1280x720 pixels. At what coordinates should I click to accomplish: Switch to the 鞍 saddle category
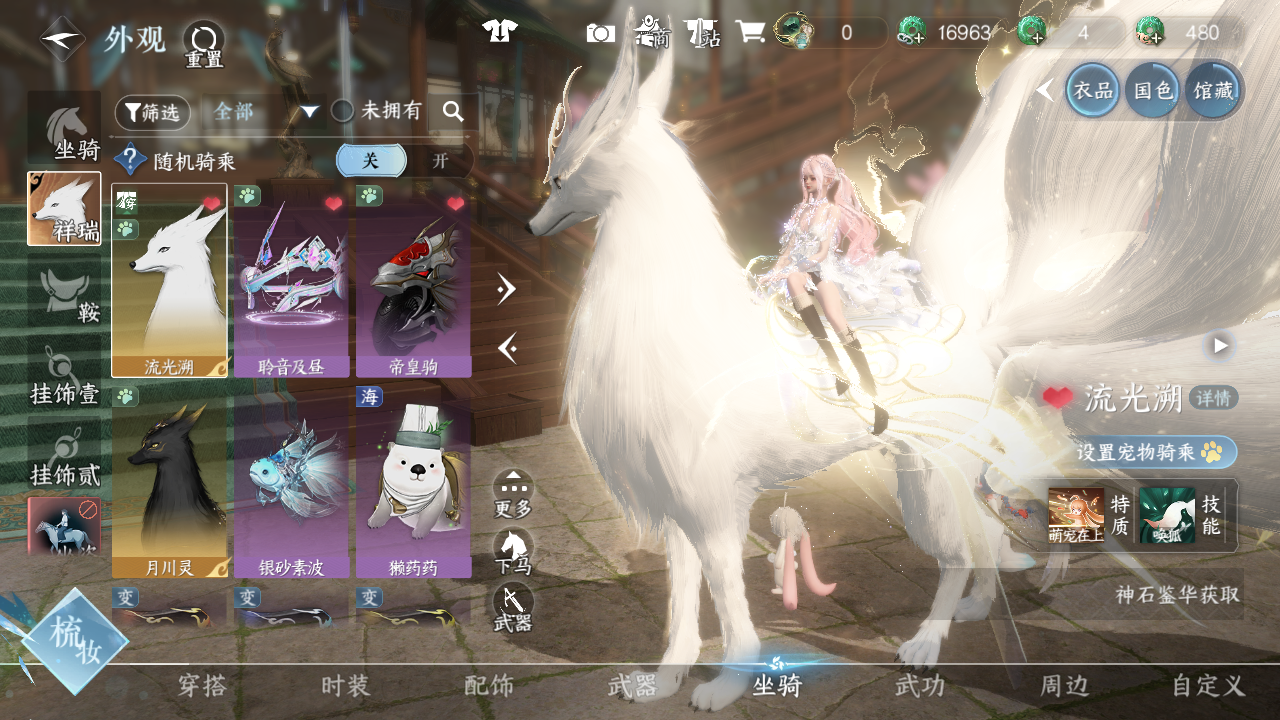66,297
